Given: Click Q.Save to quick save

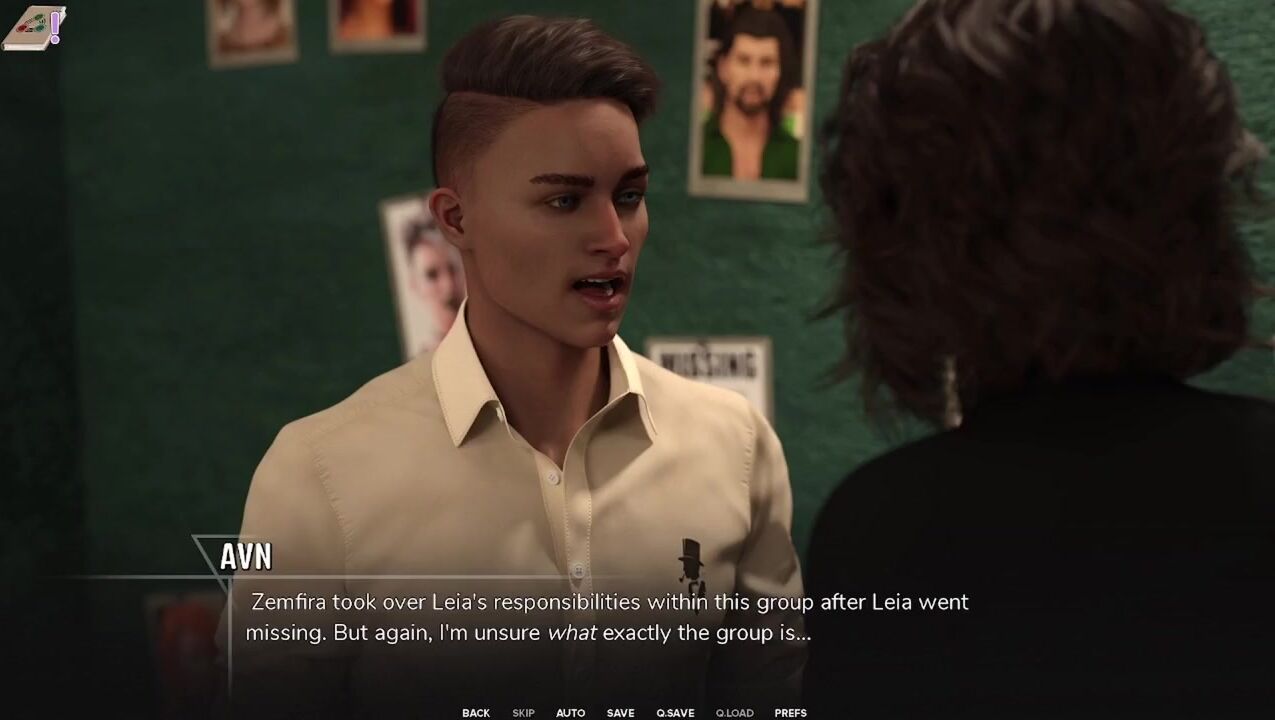Looking at the screenshot, I should [x=675, y=713].
